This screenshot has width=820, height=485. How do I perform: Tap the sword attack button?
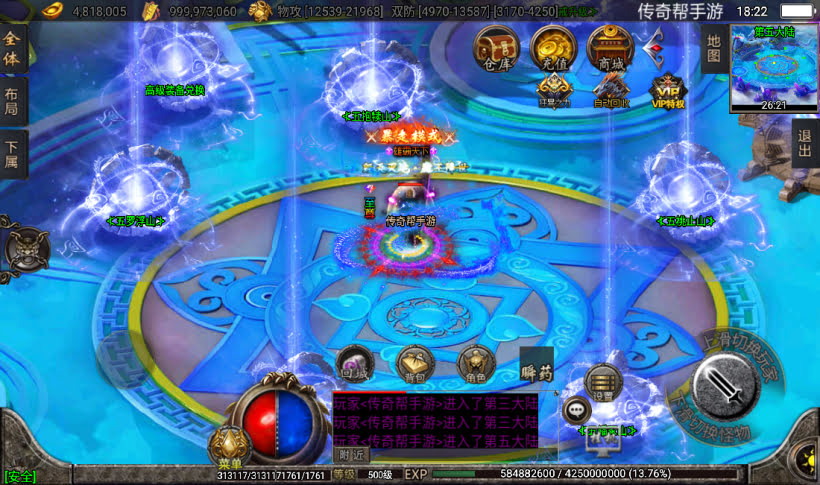740,383
